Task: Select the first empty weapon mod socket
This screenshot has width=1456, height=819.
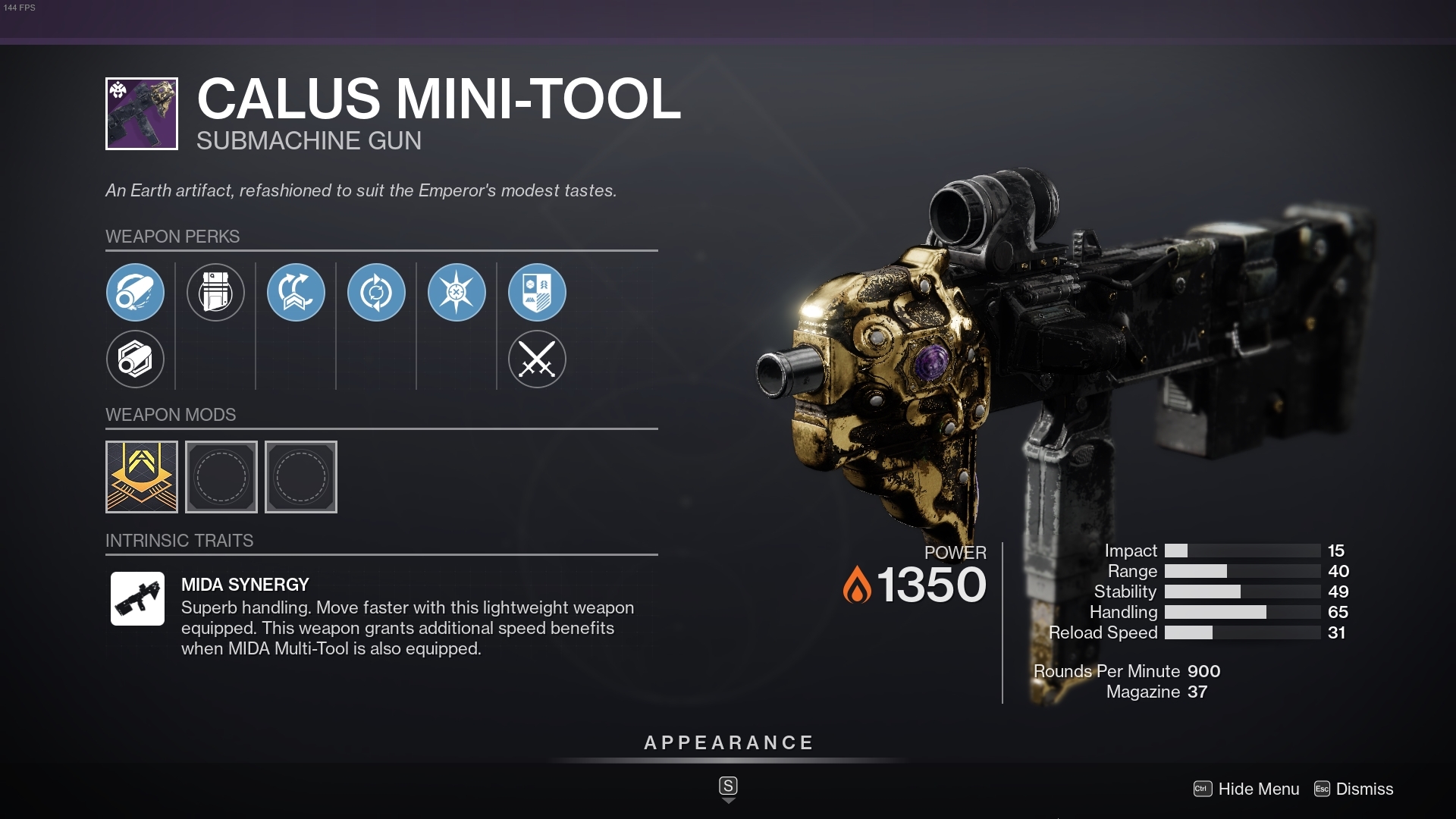Action: click(x=221, y=477)
